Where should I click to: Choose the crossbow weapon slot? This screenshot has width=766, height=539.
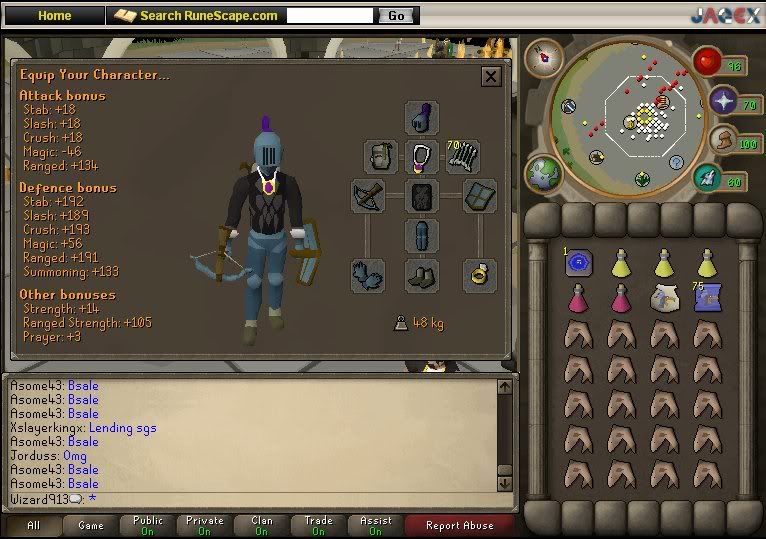[368, 196]
